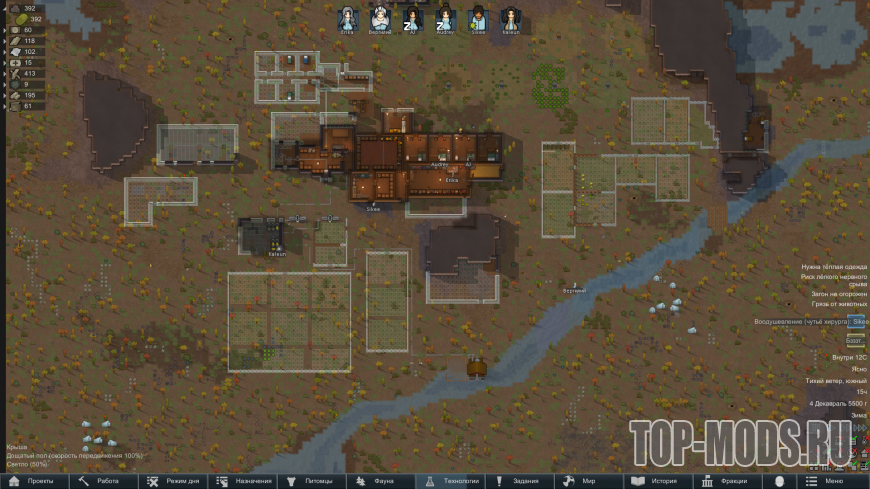The height and width of the screenshot is (489, 870).
Task: Open the Технологии research tab
Action: coord(452,481)
